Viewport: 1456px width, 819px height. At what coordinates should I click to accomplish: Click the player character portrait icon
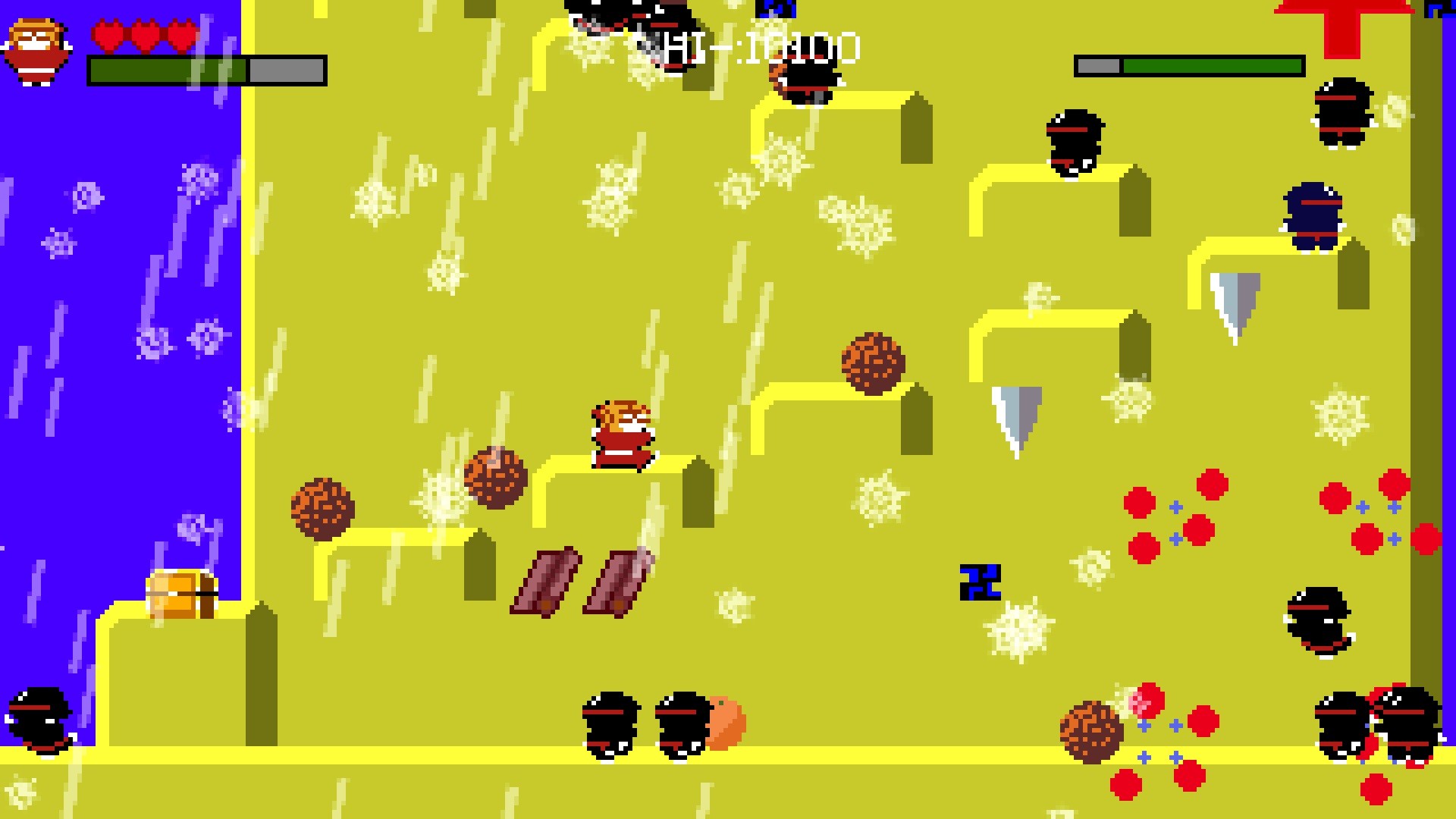(x=36, y=49)
